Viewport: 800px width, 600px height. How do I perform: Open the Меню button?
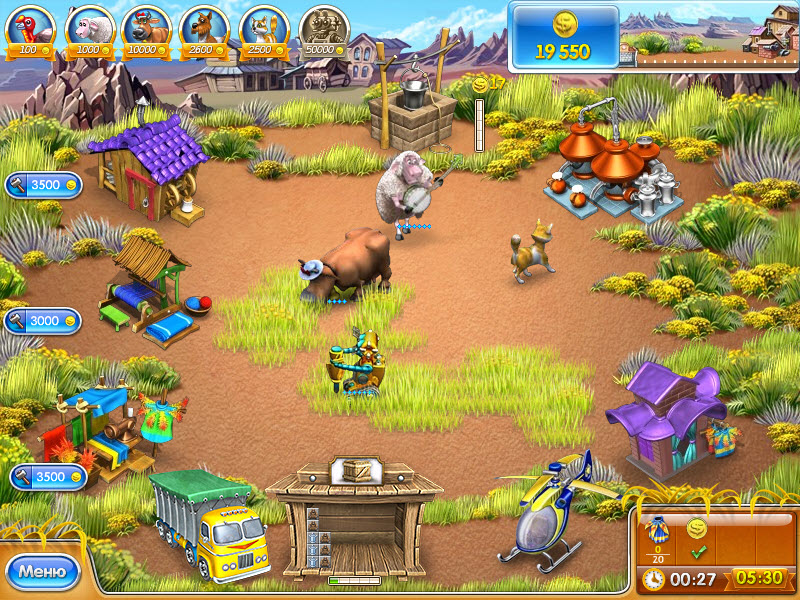(42, 572)
